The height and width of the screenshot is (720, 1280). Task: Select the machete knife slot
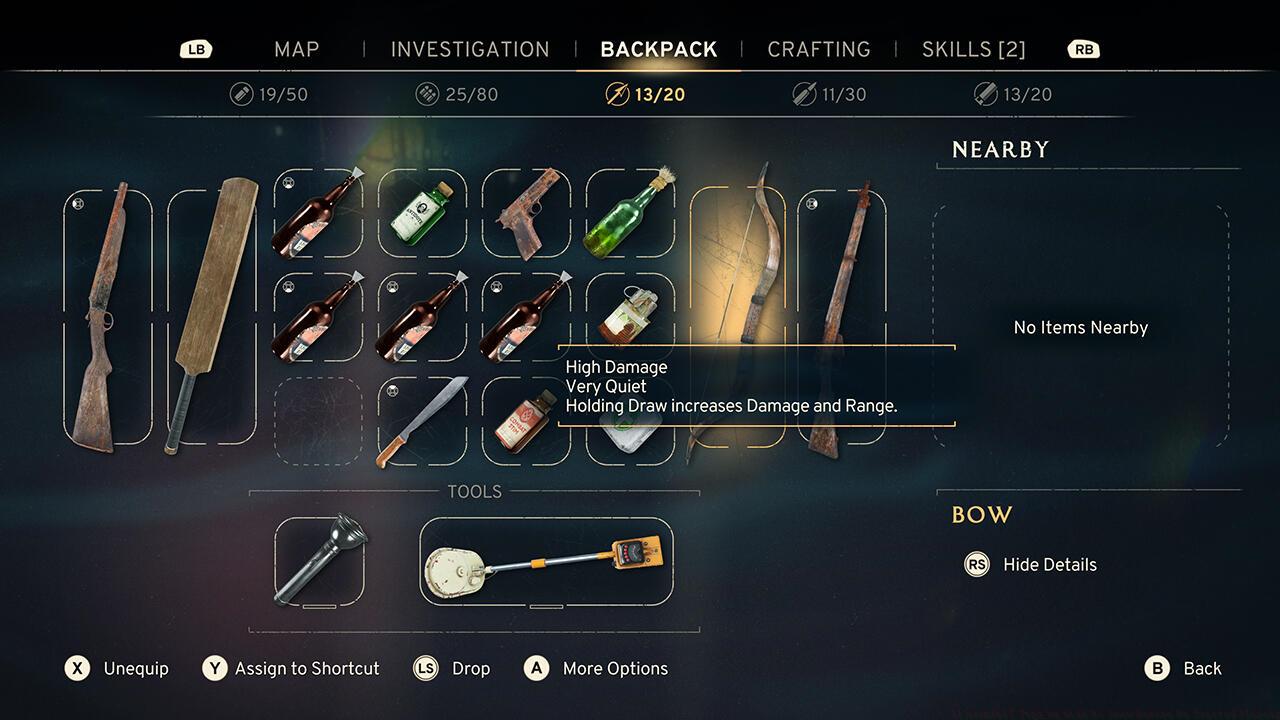coord(422,421)
